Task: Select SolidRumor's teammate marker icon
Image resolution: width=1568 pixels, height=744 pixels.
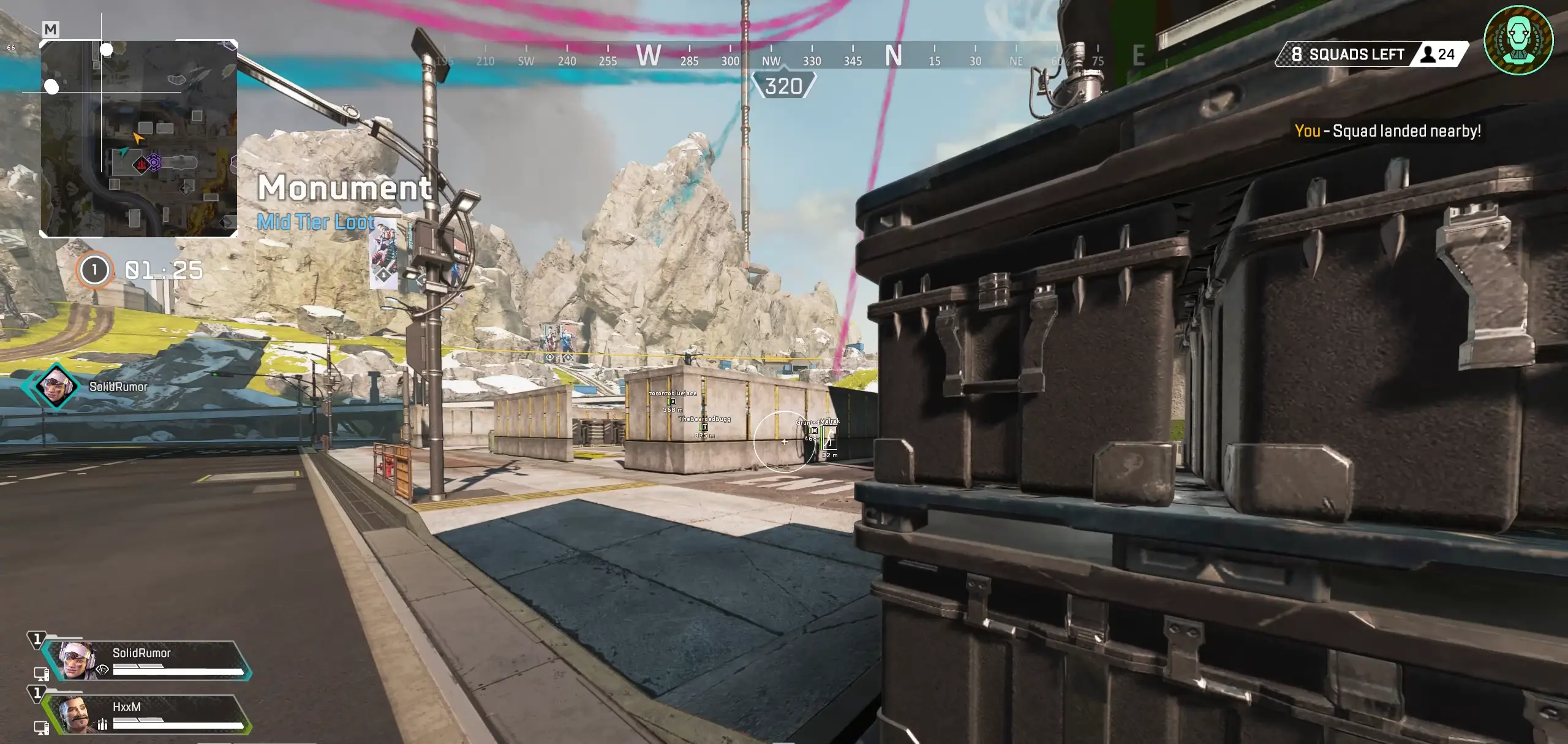Action: tap(56, 386)
